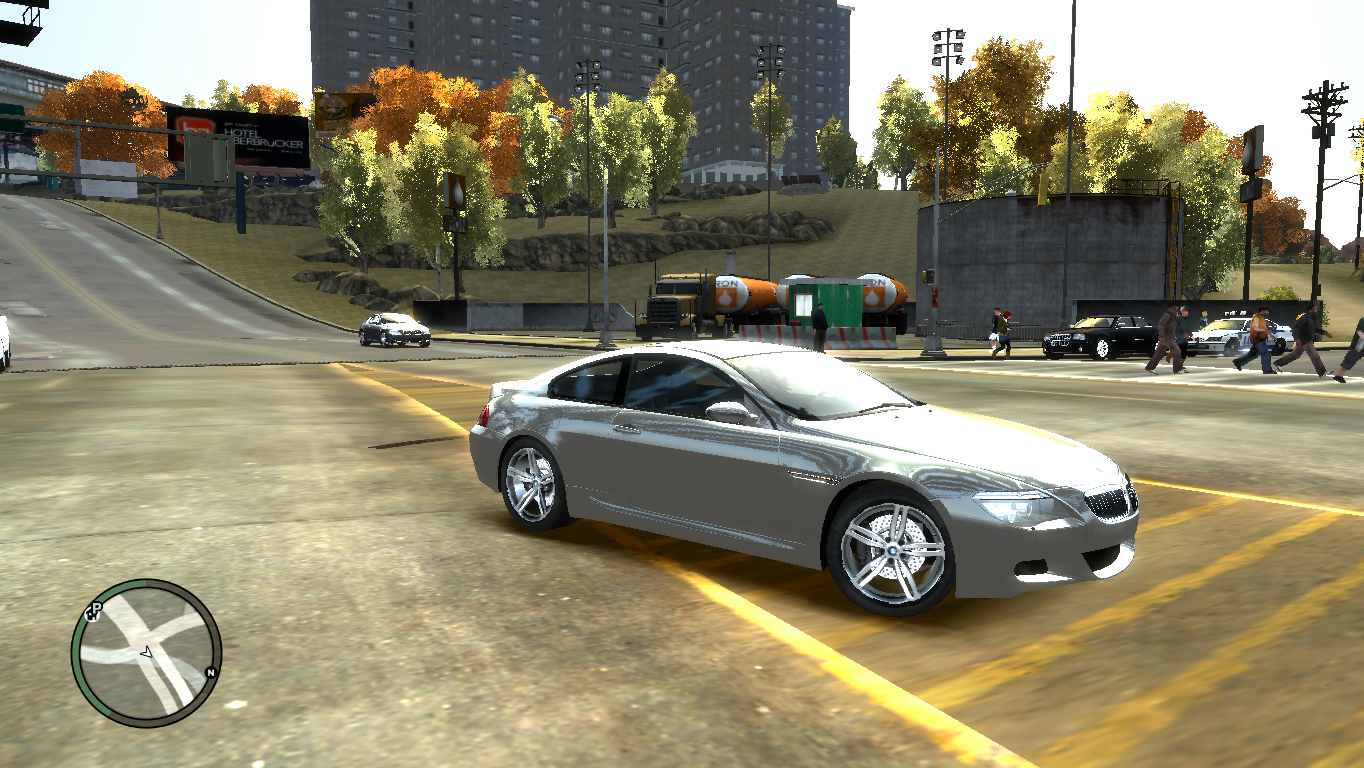The width and height of the screenshot is (1364, 768).
Task: Click the player arrow on the minimap
Action: 146,653
